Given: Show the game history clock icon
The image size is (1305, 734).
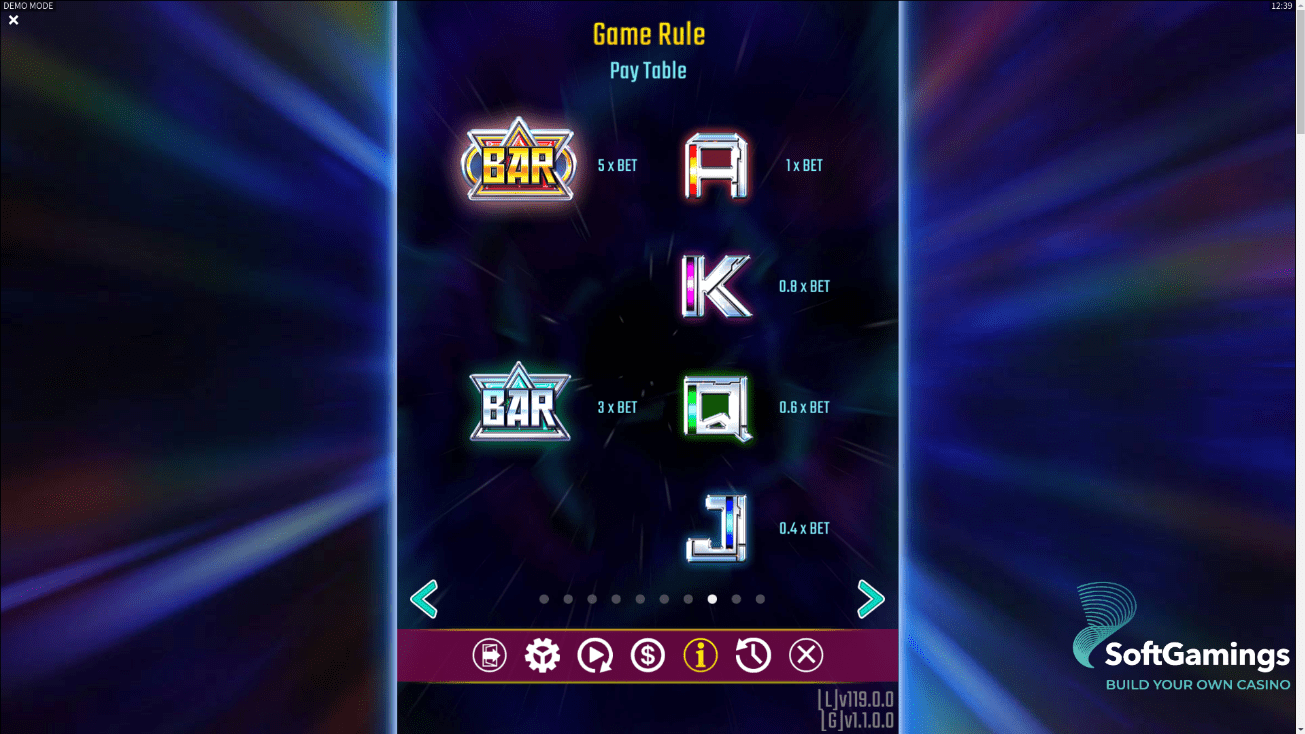Looking at the screenshot, I should (753, 655).
